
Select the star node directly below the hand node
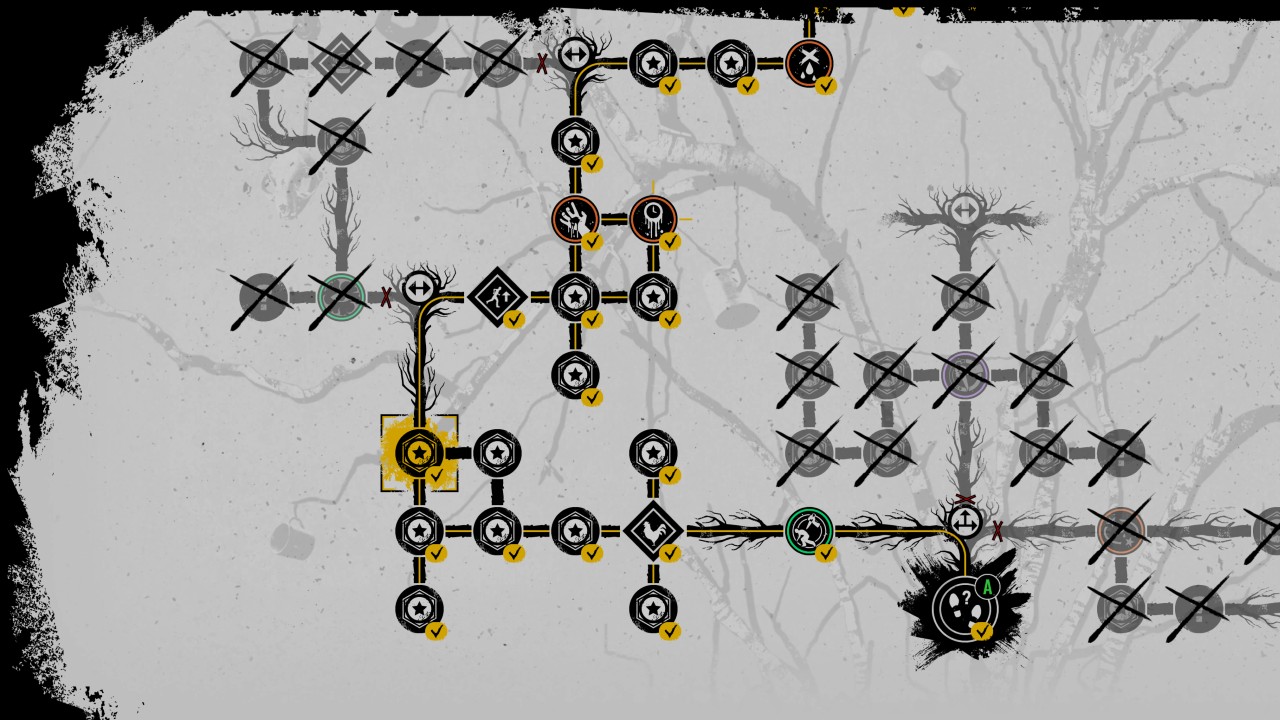pyautogui.click(x=574, y=297)
